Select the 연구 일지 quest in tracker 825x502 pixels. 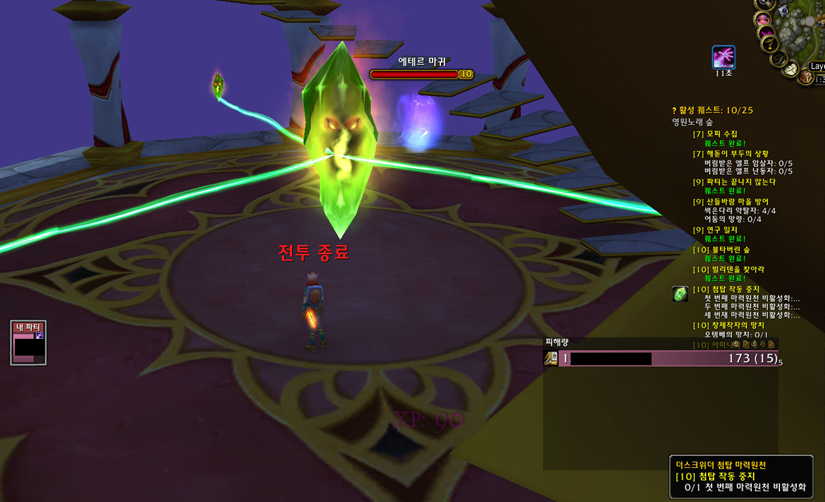click(722, 230)
